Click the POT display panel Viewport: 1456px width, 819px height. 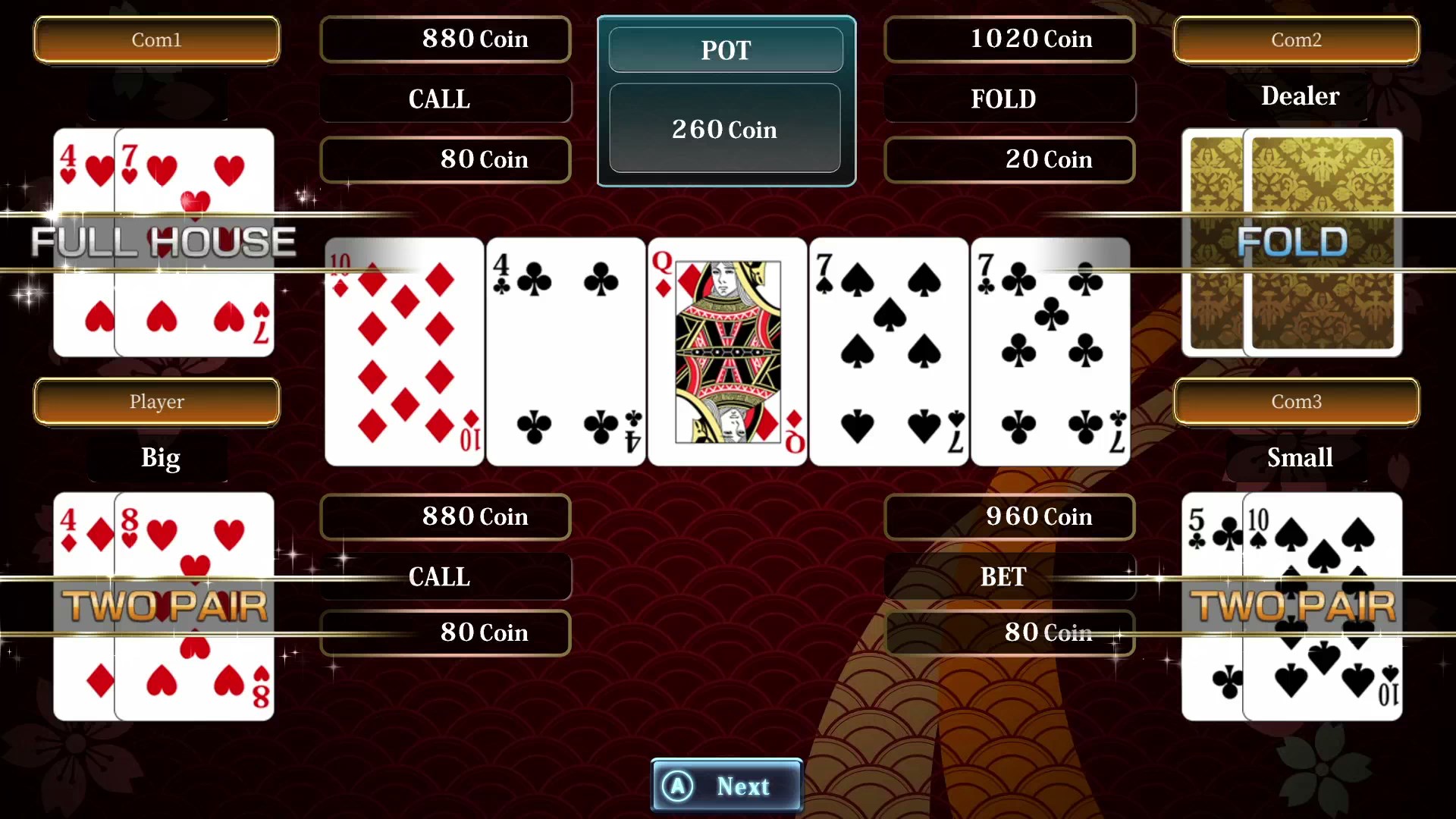(725, 50)
